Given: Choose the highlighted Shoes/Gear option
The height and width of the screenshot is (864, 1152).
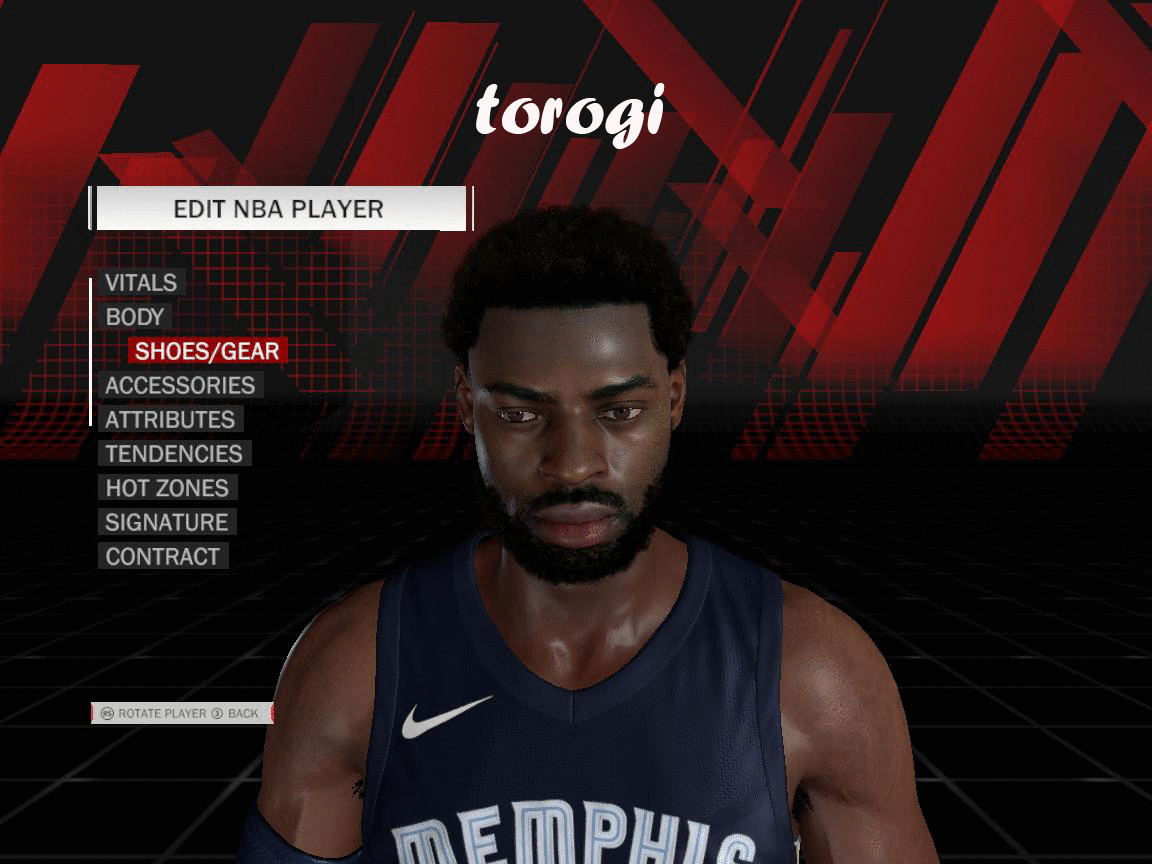Looking at the screenshot, I should 207,351.
